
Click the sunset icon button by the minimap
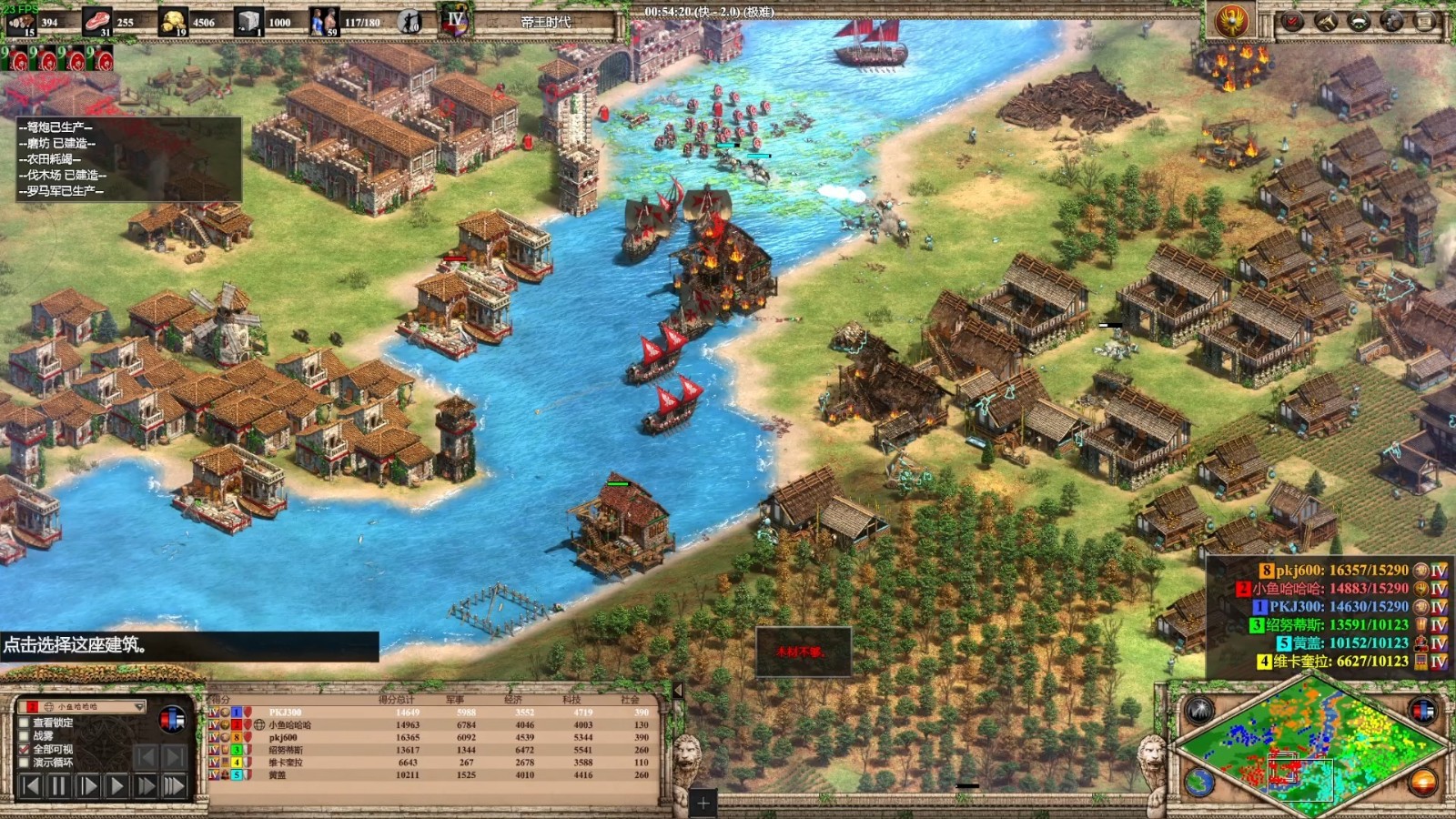coord(1422,782)
